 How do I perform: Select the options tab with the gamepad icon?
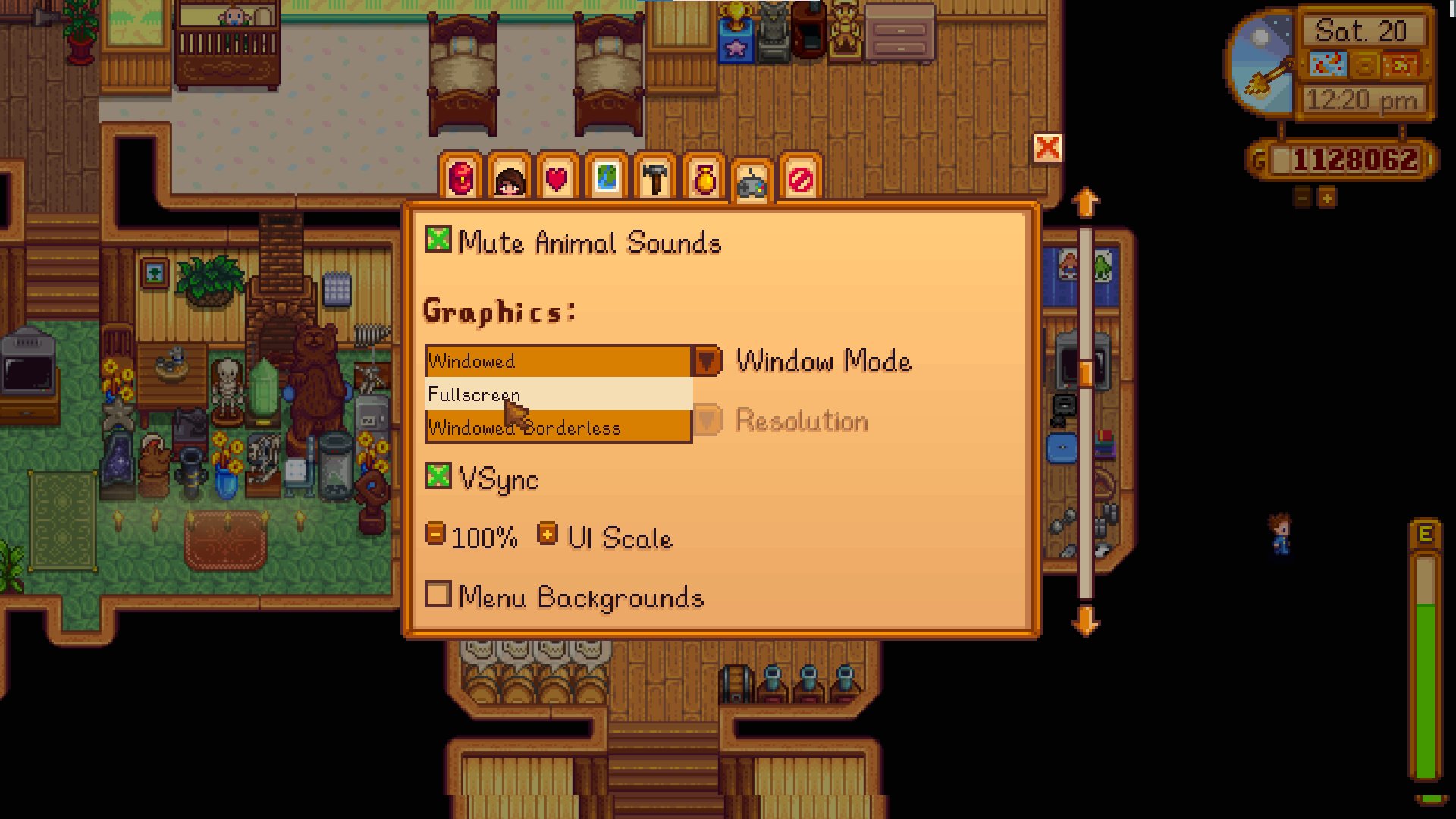point(753,180)
